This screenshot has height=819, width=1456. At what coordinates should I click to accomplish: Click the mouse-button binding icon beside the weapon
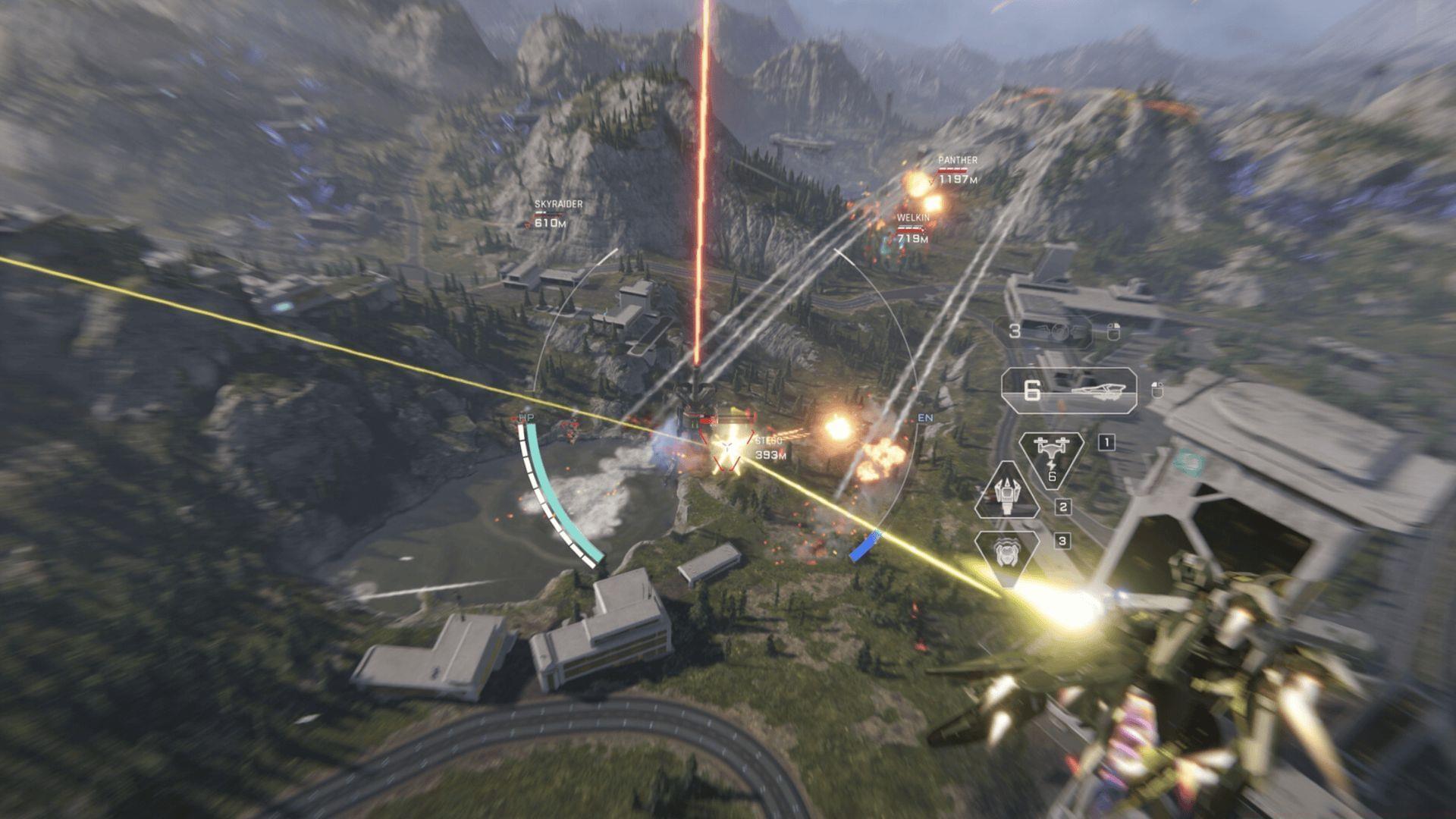pos(1157,389)
